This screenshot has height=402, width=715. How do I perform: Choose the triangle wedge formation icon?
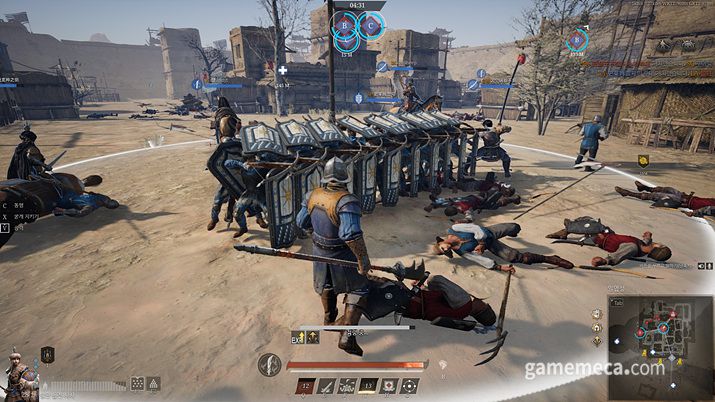coord(154,383)
